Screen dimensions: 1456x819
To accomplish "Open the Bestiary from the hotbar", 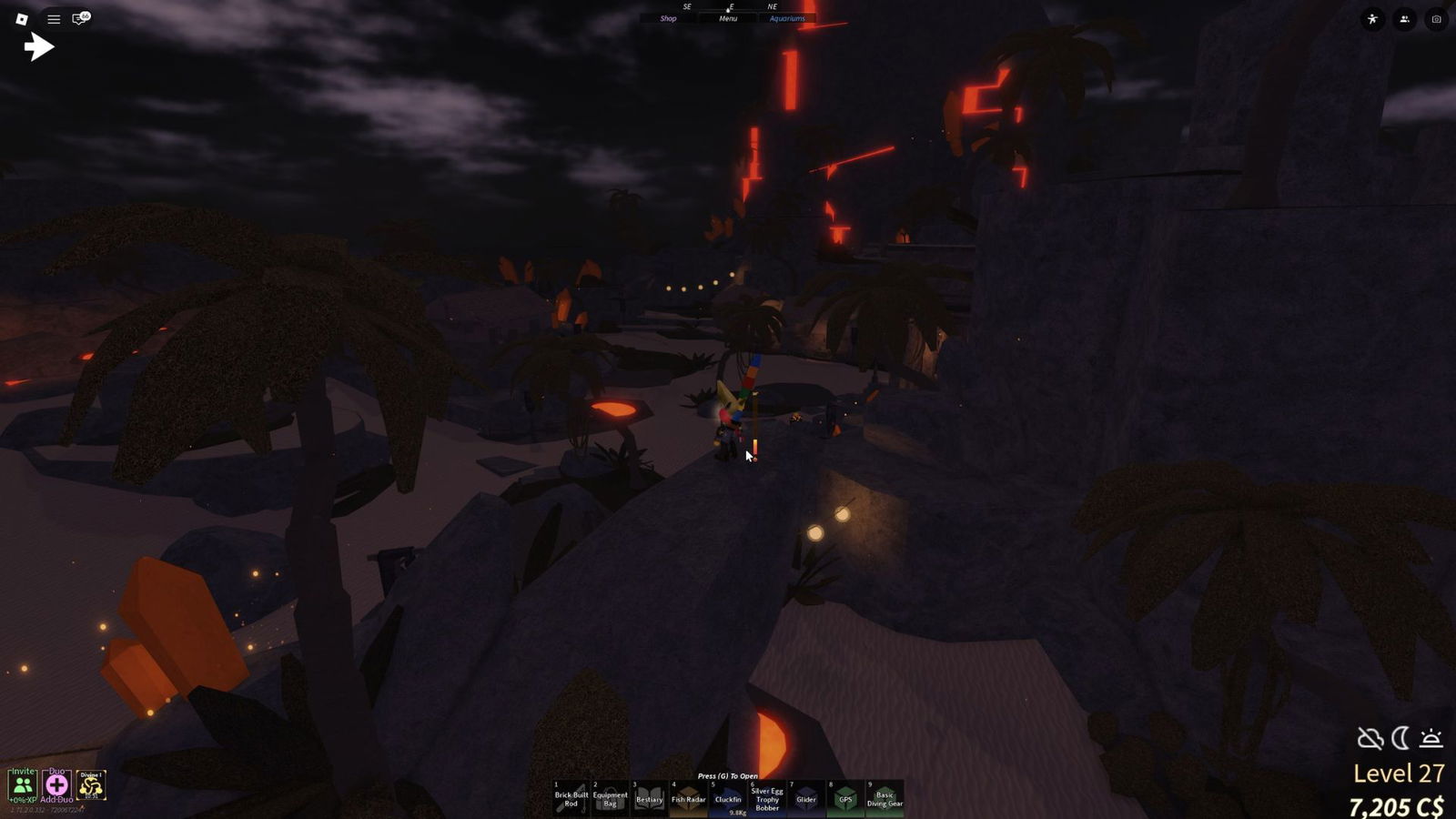I will coord(649,798).
